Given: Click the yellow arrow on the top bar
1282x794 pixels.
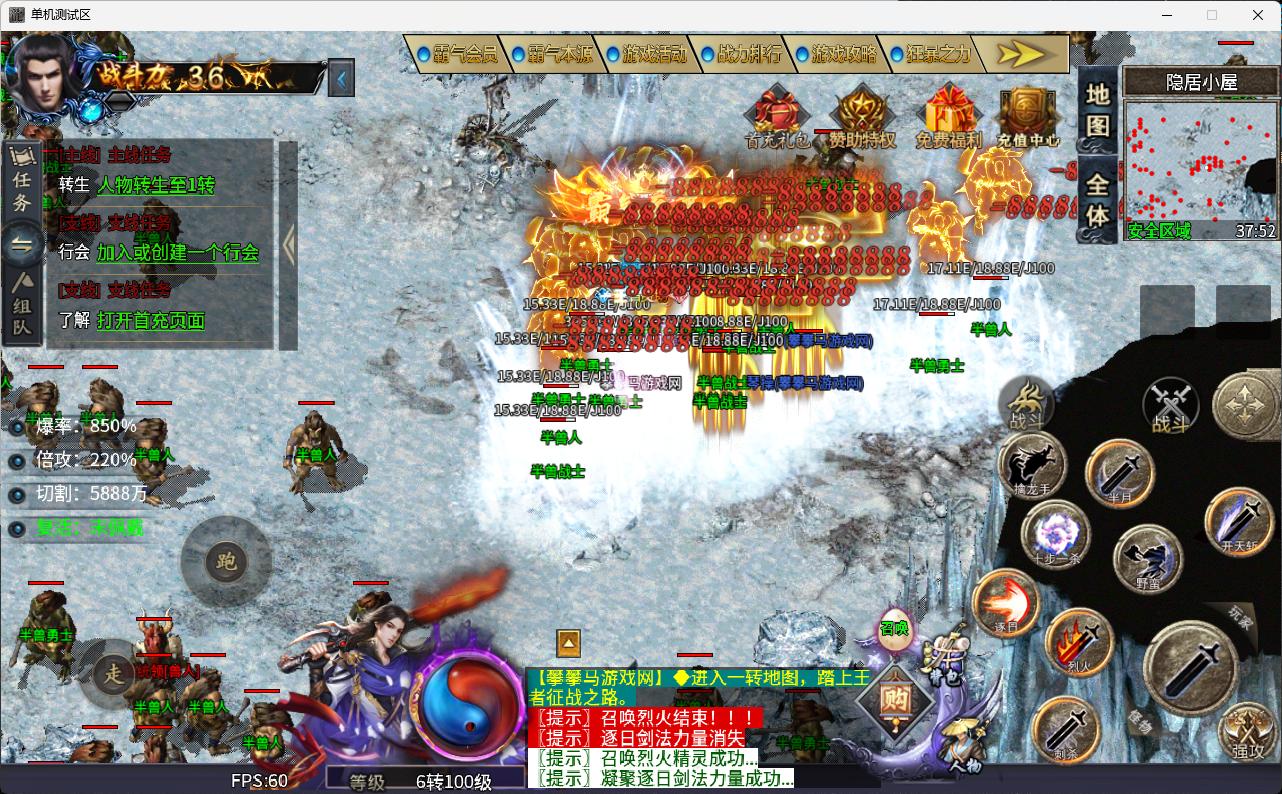Looking at the screenshot, I should pyautogui.click(x=1020, y=54).
